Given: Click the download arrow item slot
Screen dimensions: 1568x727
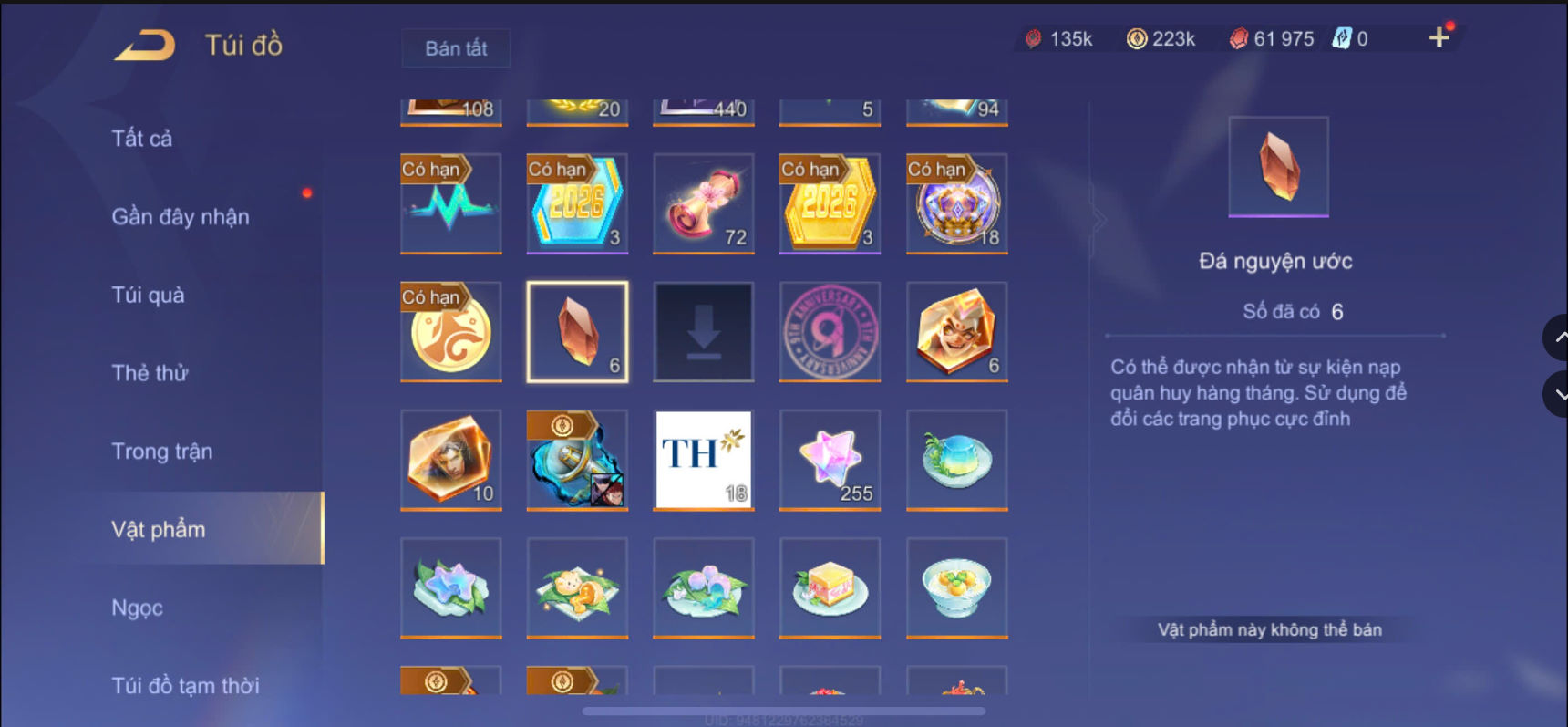Looking at the screenshot, I should (702, 331).
